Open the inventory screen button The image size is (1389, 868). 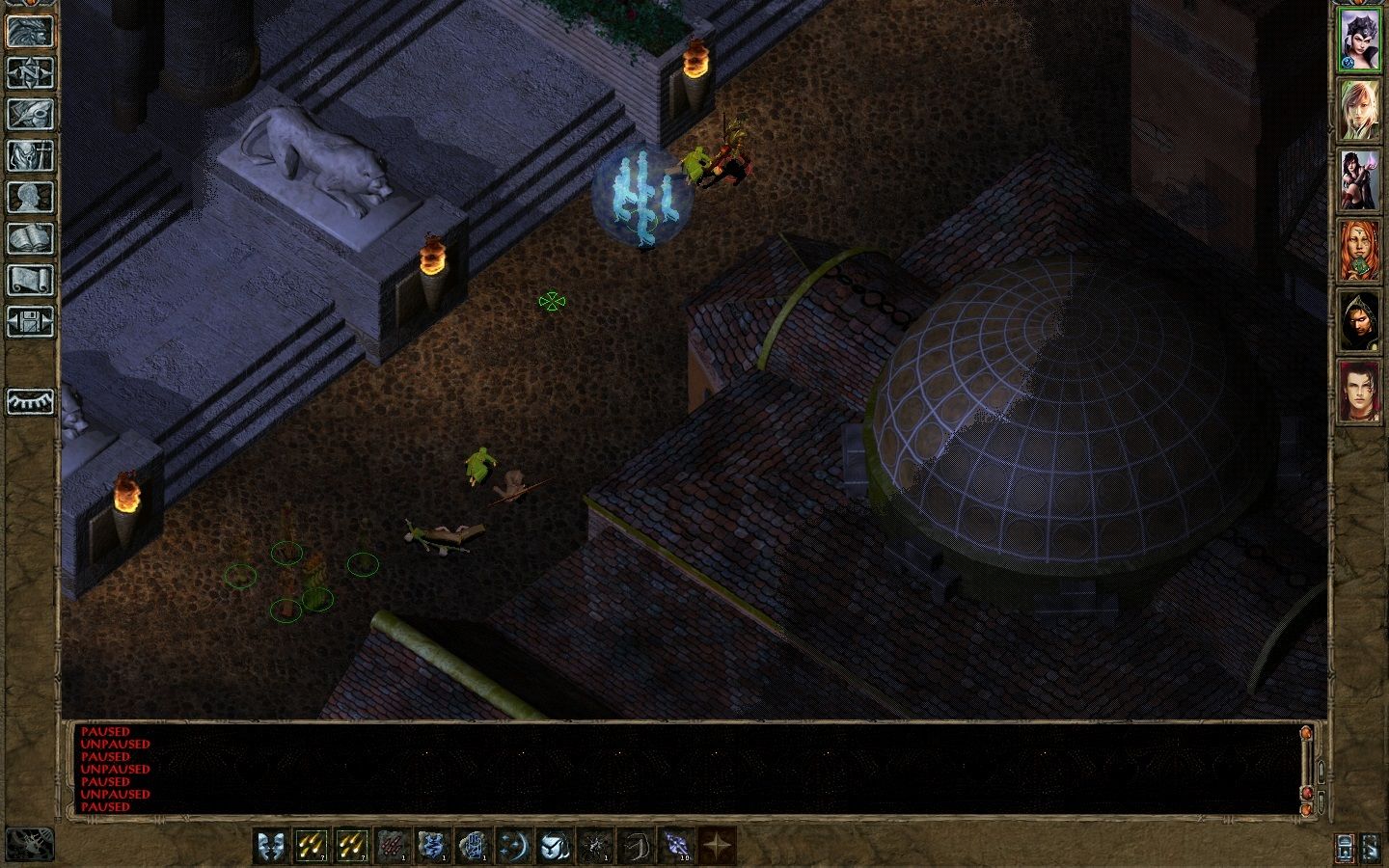point(31,155)
